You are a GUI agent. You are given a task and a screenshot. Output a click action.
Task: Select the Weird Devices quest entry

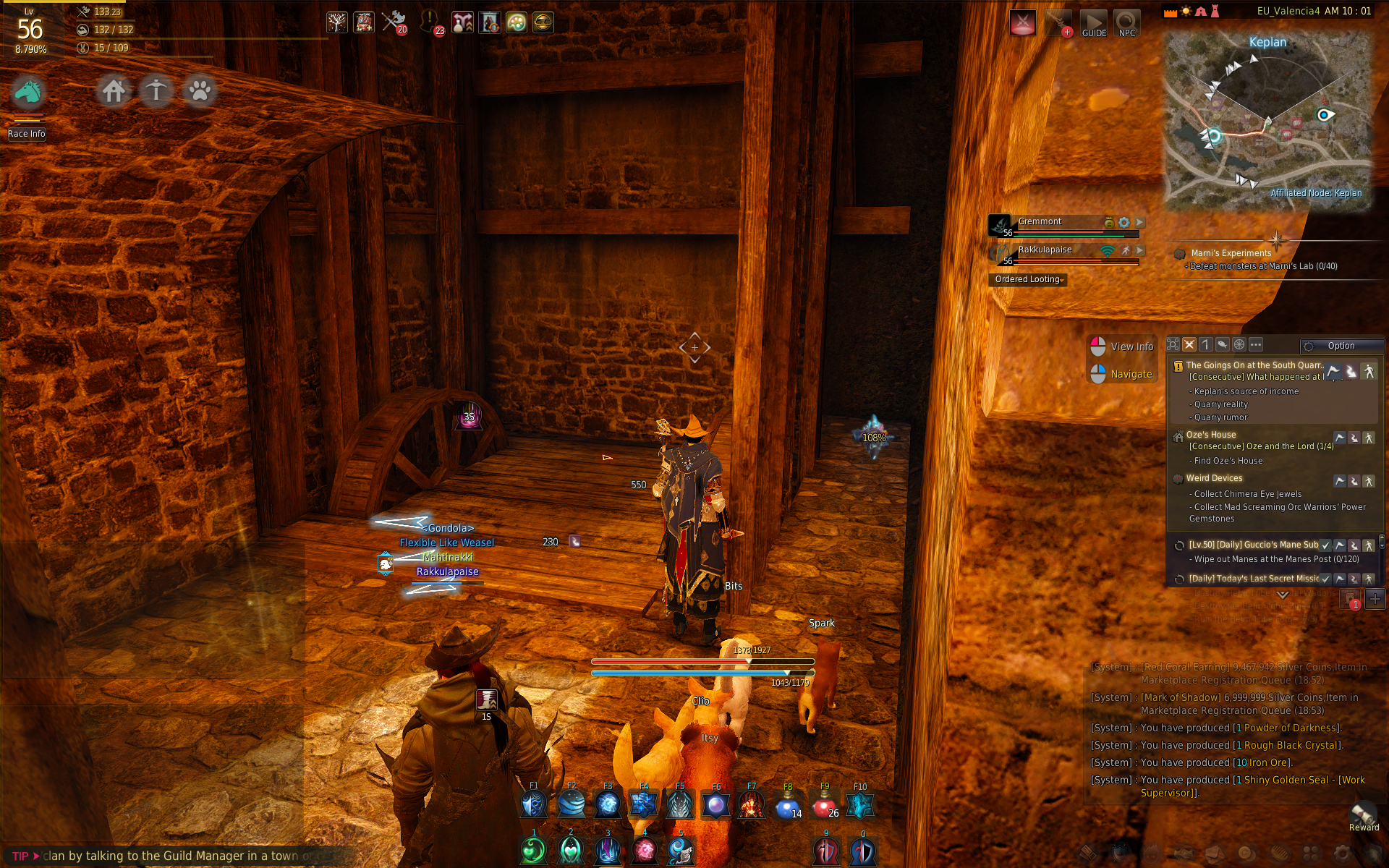[x=1214, y=478]
